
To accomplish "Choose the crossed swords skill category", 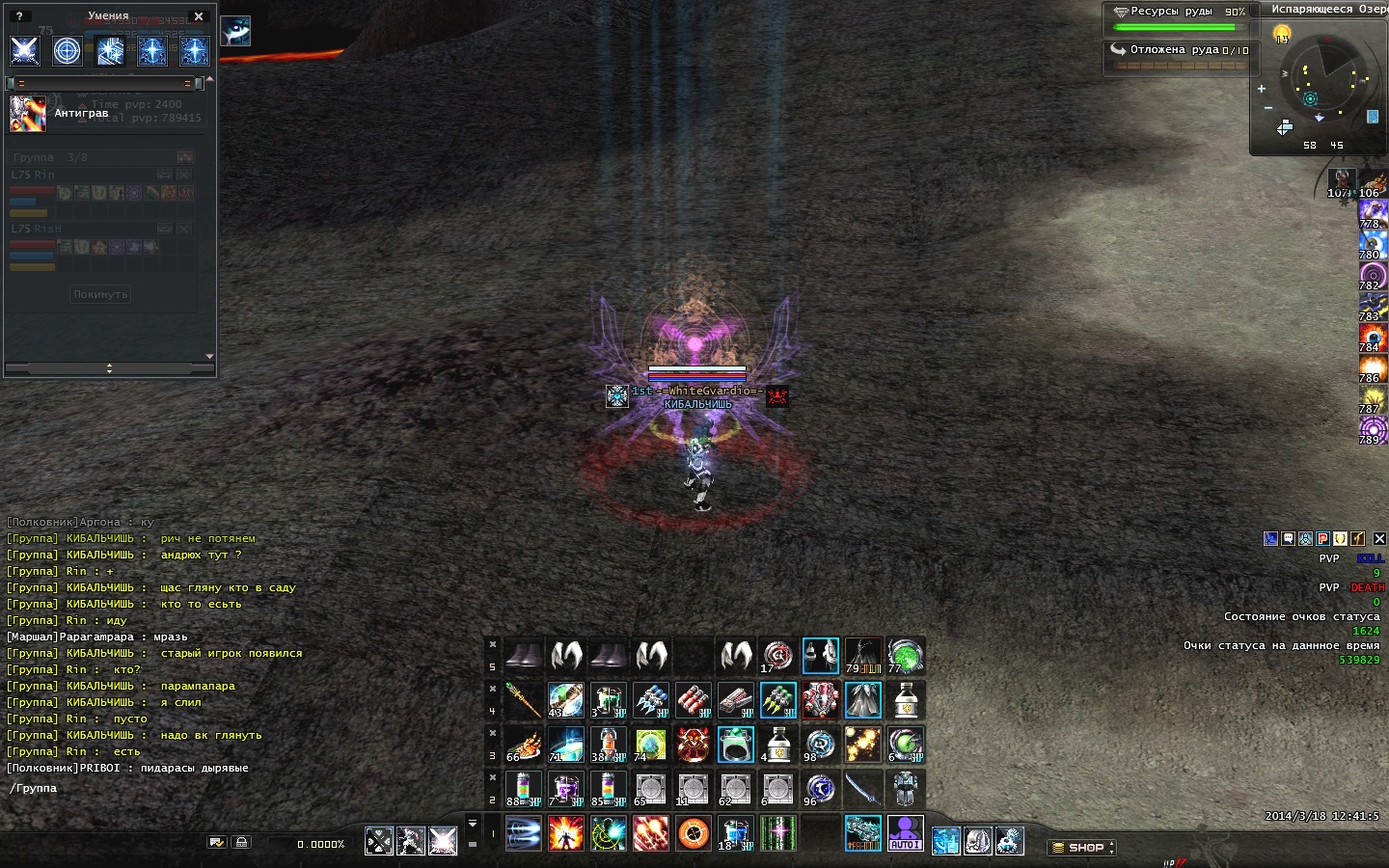I will click(24, 50).
